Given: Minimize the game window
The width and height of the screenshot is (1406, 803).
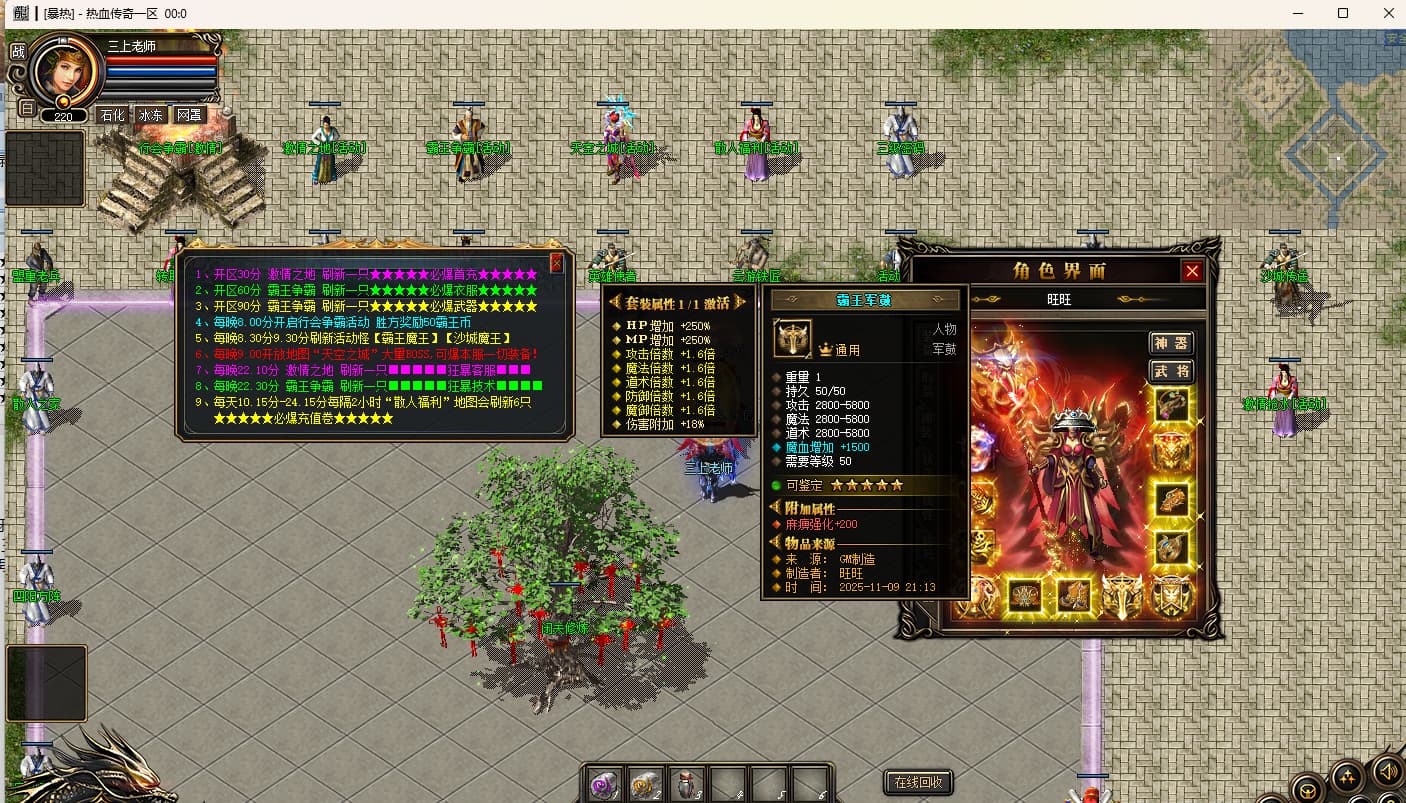Looking at the screenshot, I should point(1298,14).
